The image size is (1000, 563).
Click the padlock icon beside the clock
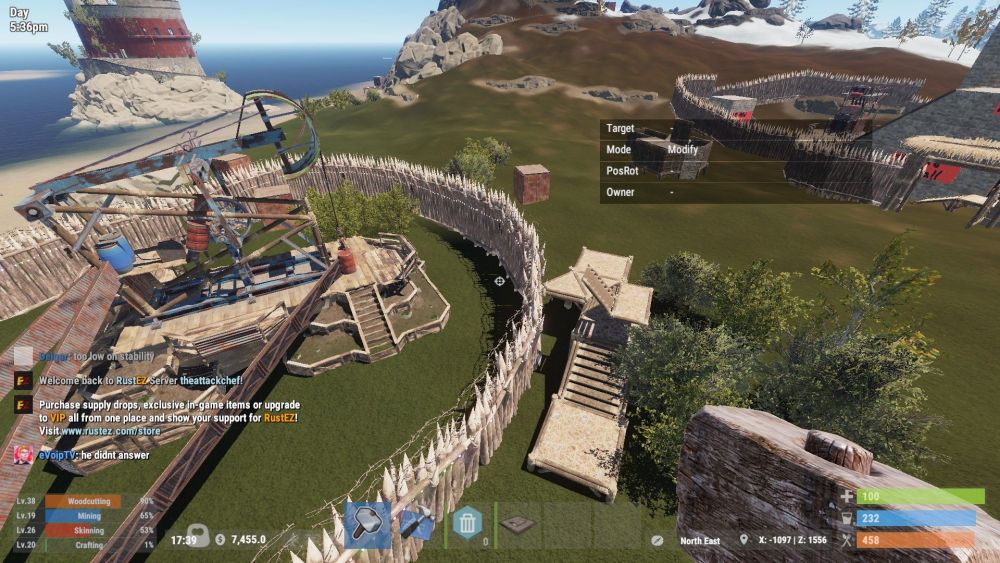[x=197, y=536]
